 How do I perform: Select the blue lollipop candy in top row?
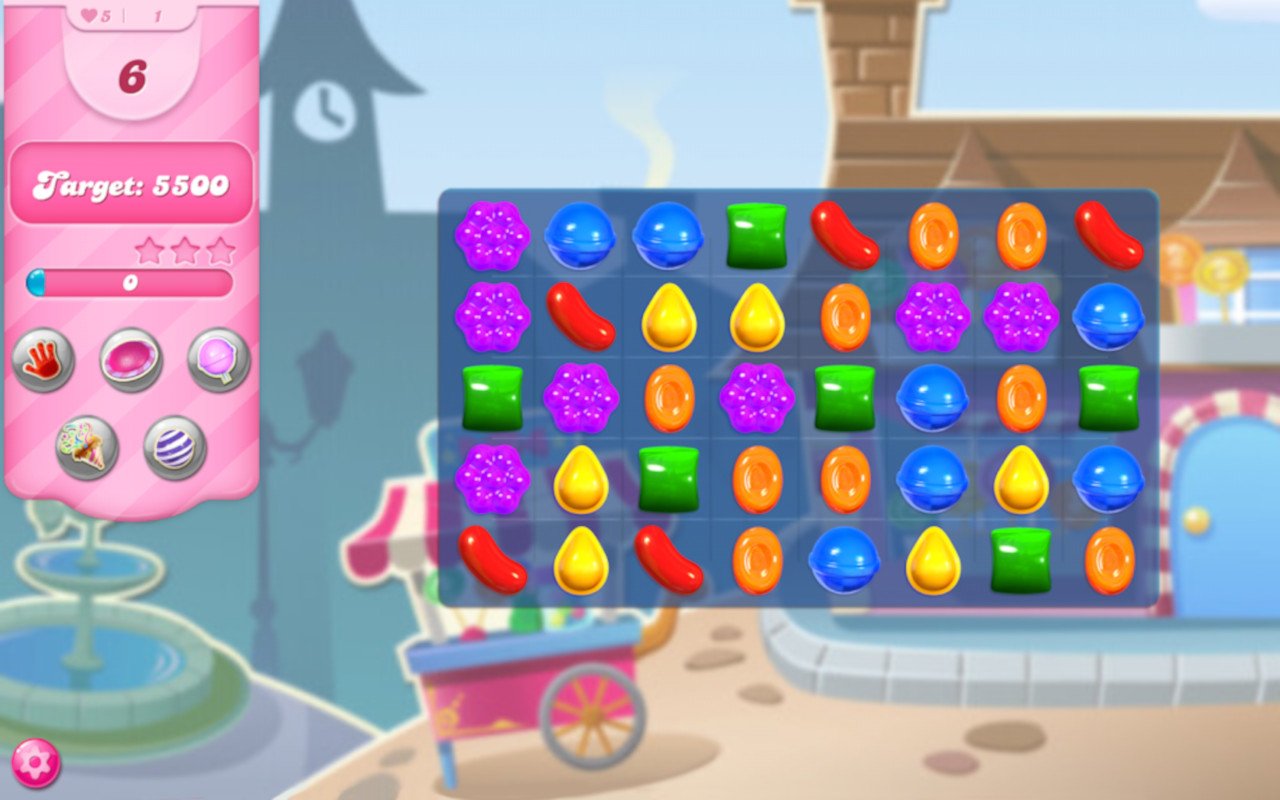[x=580, y=234]
